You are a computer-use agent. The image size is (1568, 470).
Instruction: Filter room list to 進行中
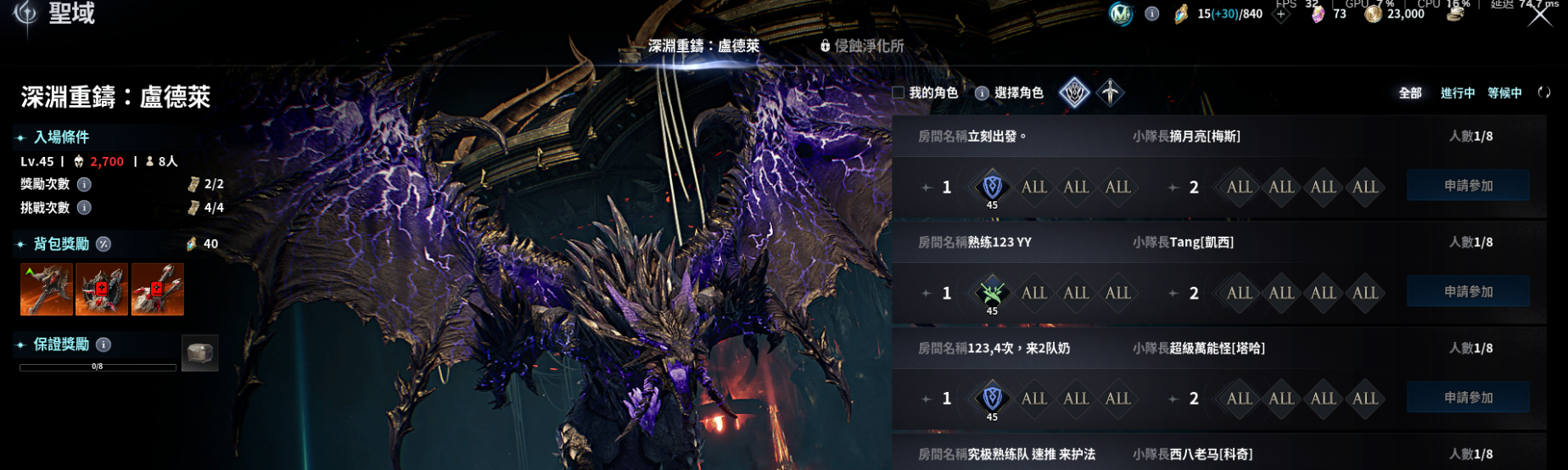(1457, 92)
